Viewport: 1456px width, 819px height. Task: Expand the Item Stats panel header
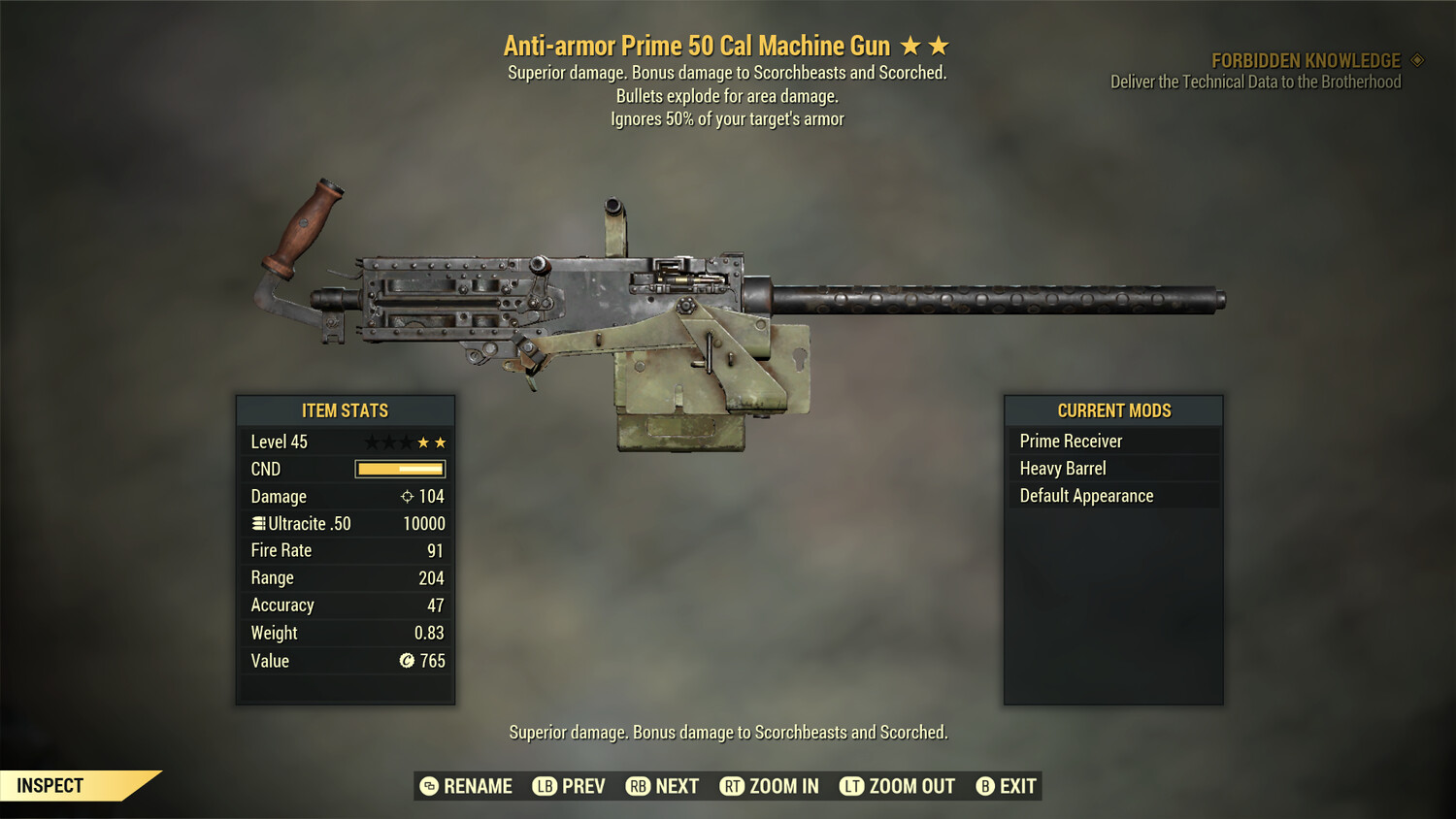click(346, 409)
